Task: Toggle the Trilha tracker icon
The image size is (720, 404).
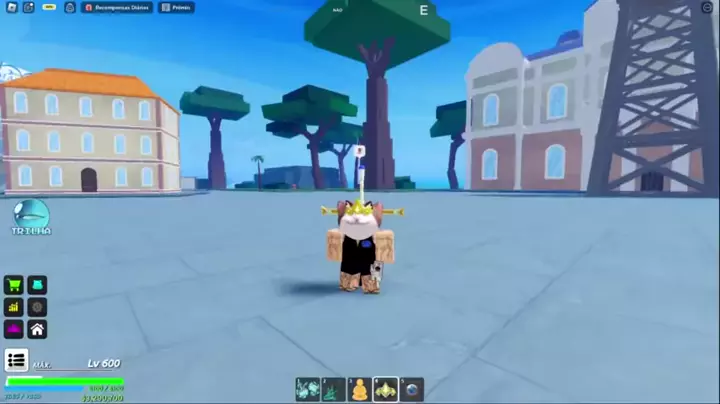Action: coord(32,215)
